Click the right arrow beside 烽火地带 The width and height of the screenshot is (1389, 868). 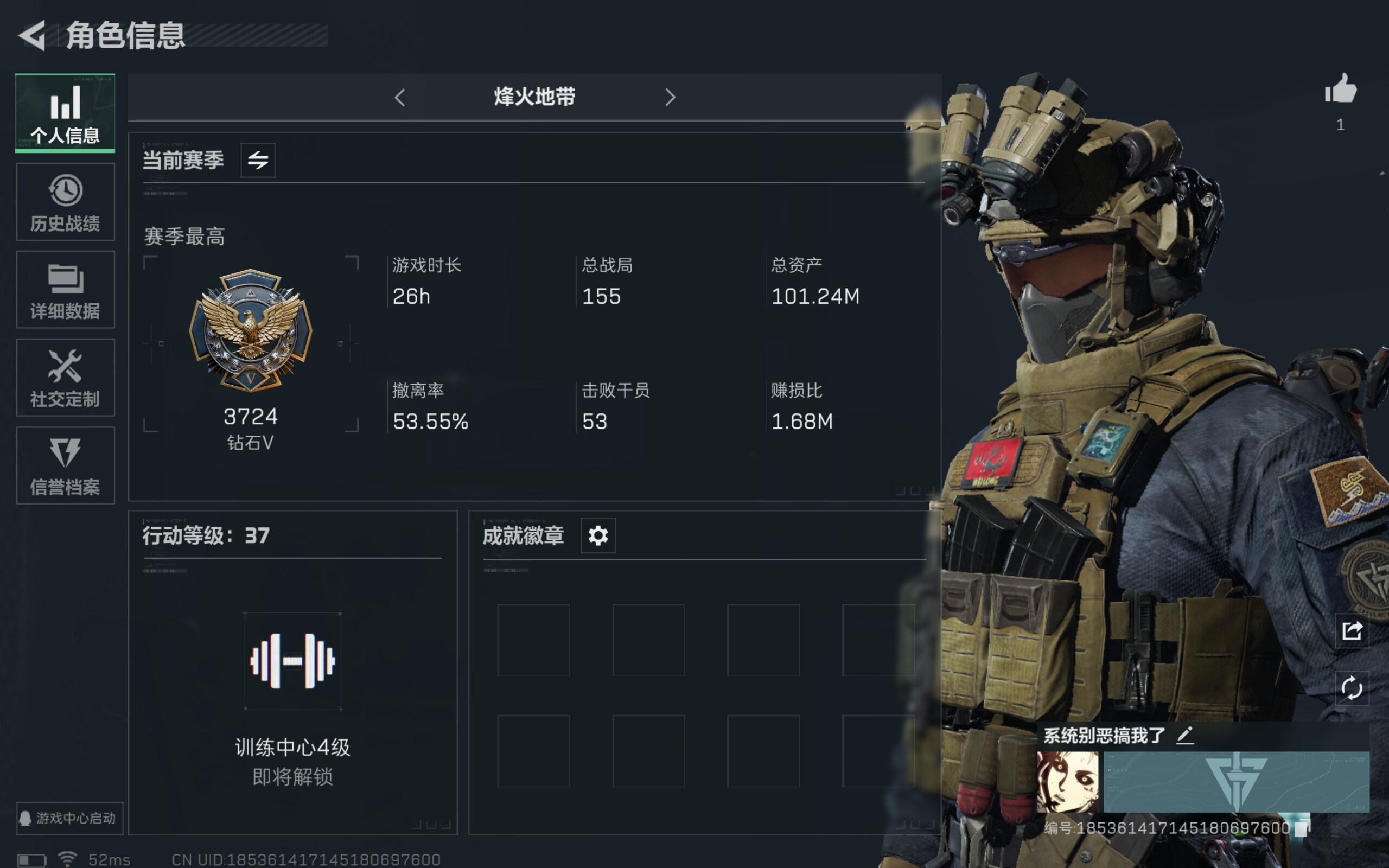point(670,98)
